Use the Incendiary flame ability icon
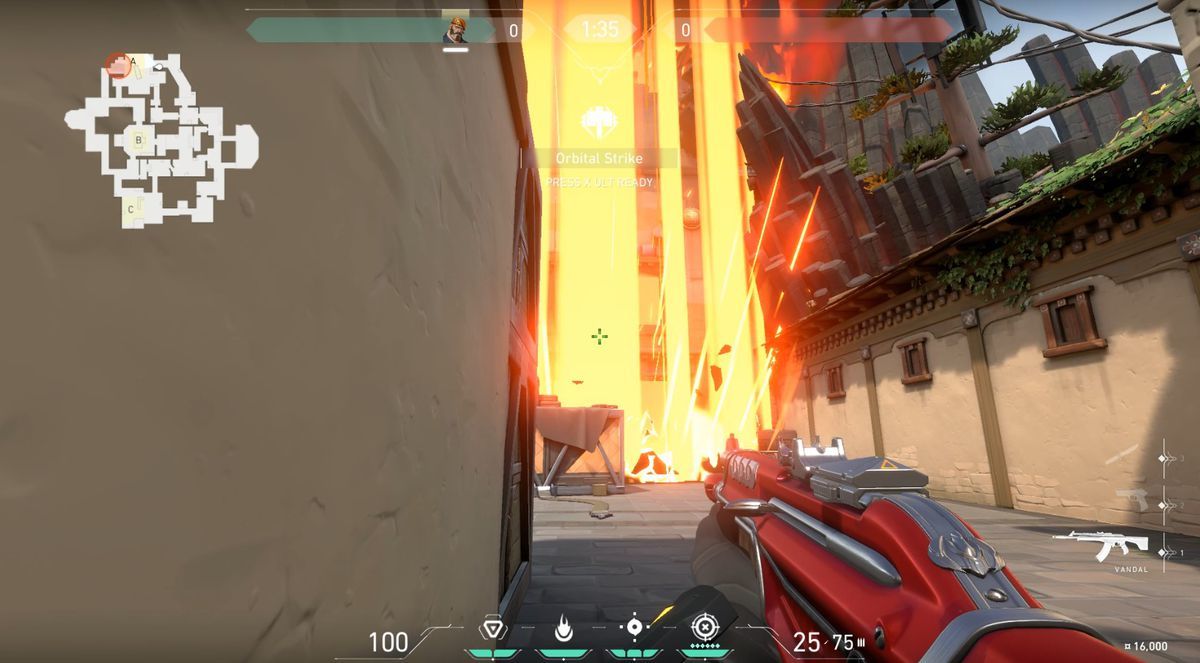 (x=563, y=629)
